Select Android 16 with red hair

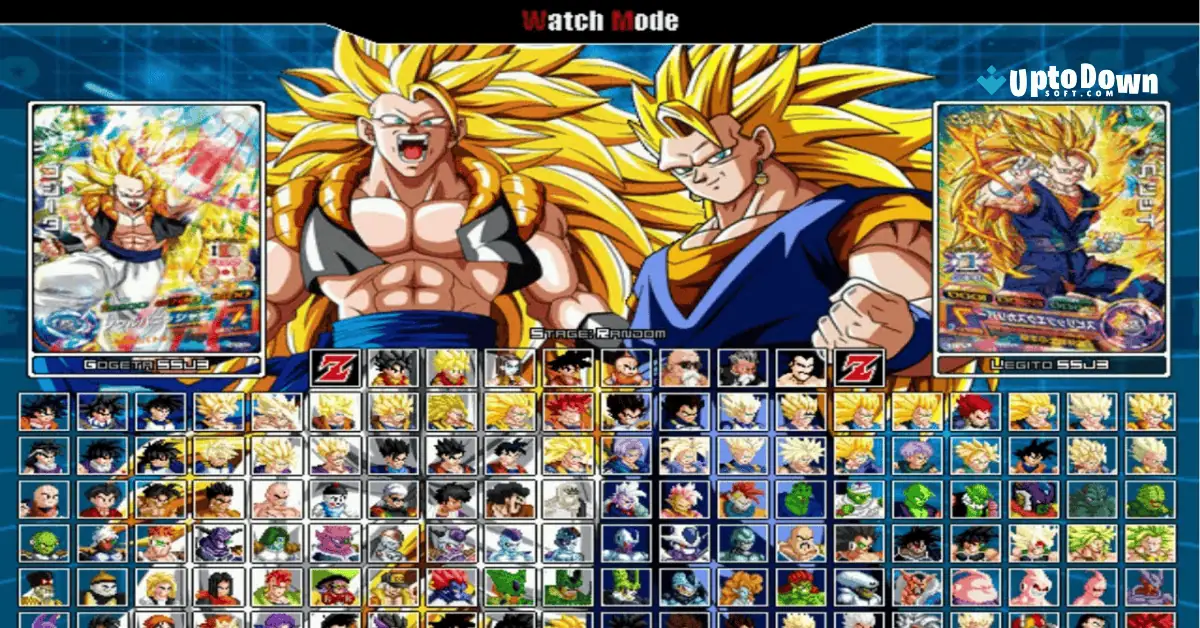(x=276, y=586)
